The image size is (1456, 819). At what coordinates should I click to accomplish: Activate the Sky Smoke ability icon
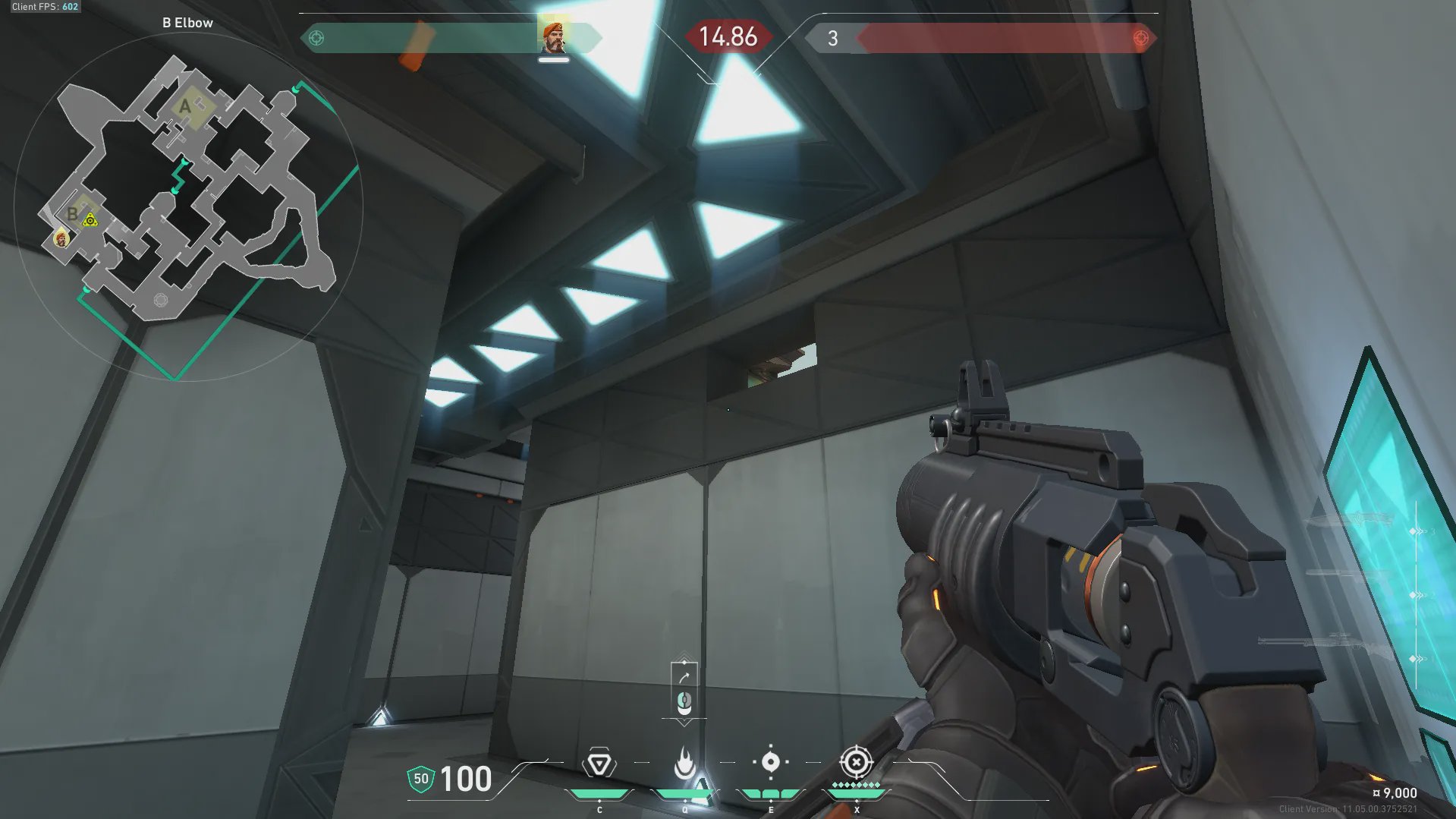pos(770,762)
